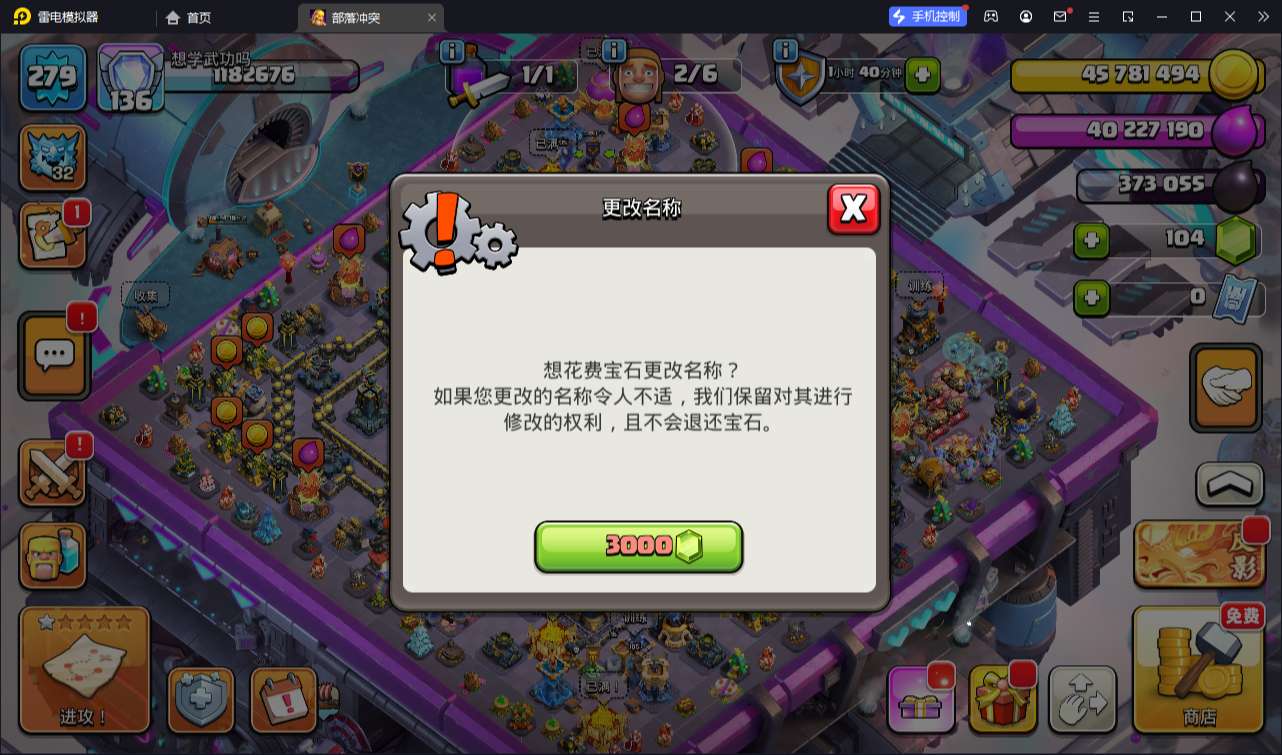The width and height of the screenshot is (1282, 755).
Task: Open the clan badge menu showing level 32
Action: pos(52,158)
